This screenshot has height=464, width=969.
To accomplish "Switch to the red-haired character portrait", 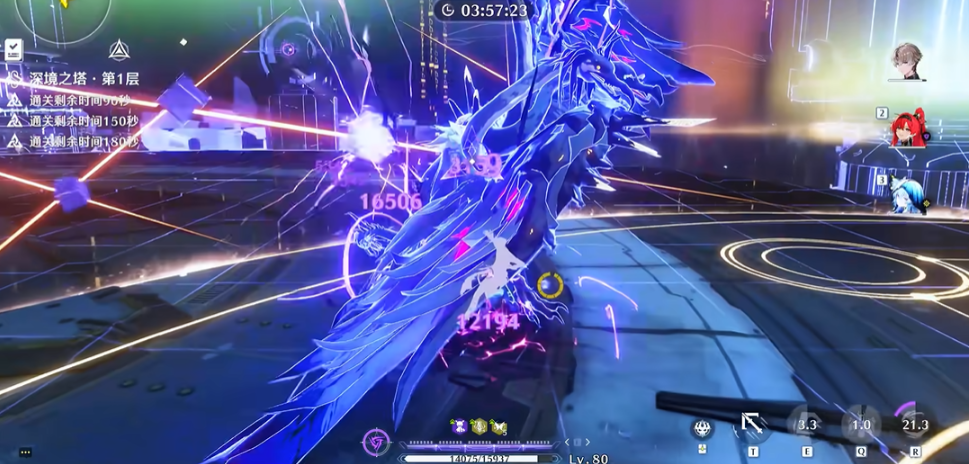I will pos(909,128).
